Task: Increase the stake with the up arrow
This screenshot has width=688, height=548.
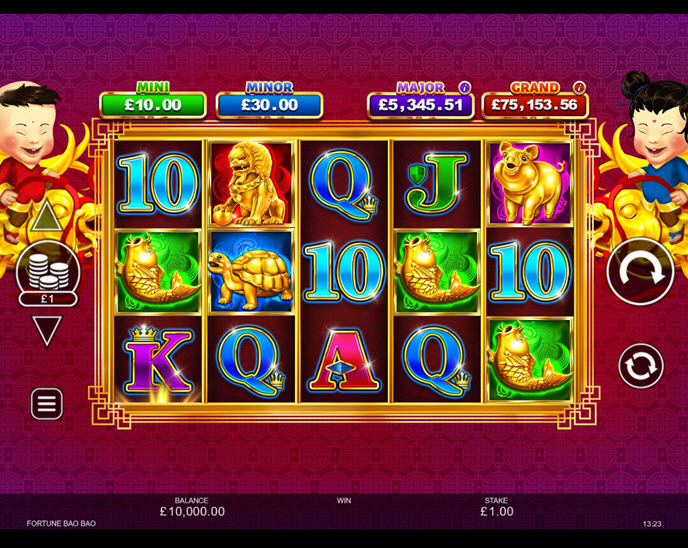Action: pos(46,215)
